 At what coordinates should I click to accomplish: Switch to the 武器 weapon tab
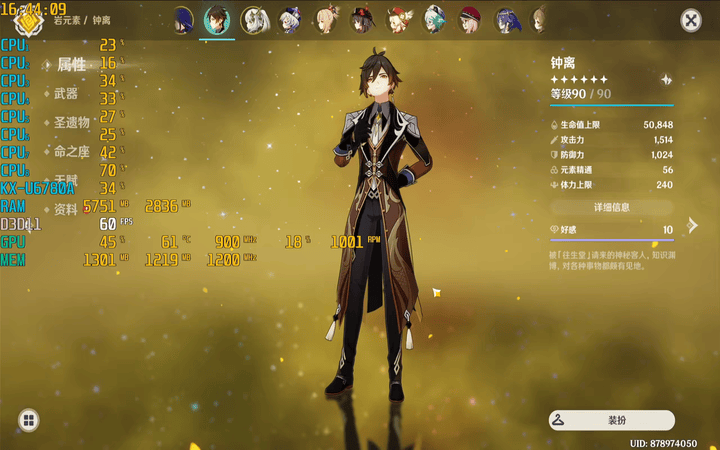pyautogui.click(x=66, y=94)
